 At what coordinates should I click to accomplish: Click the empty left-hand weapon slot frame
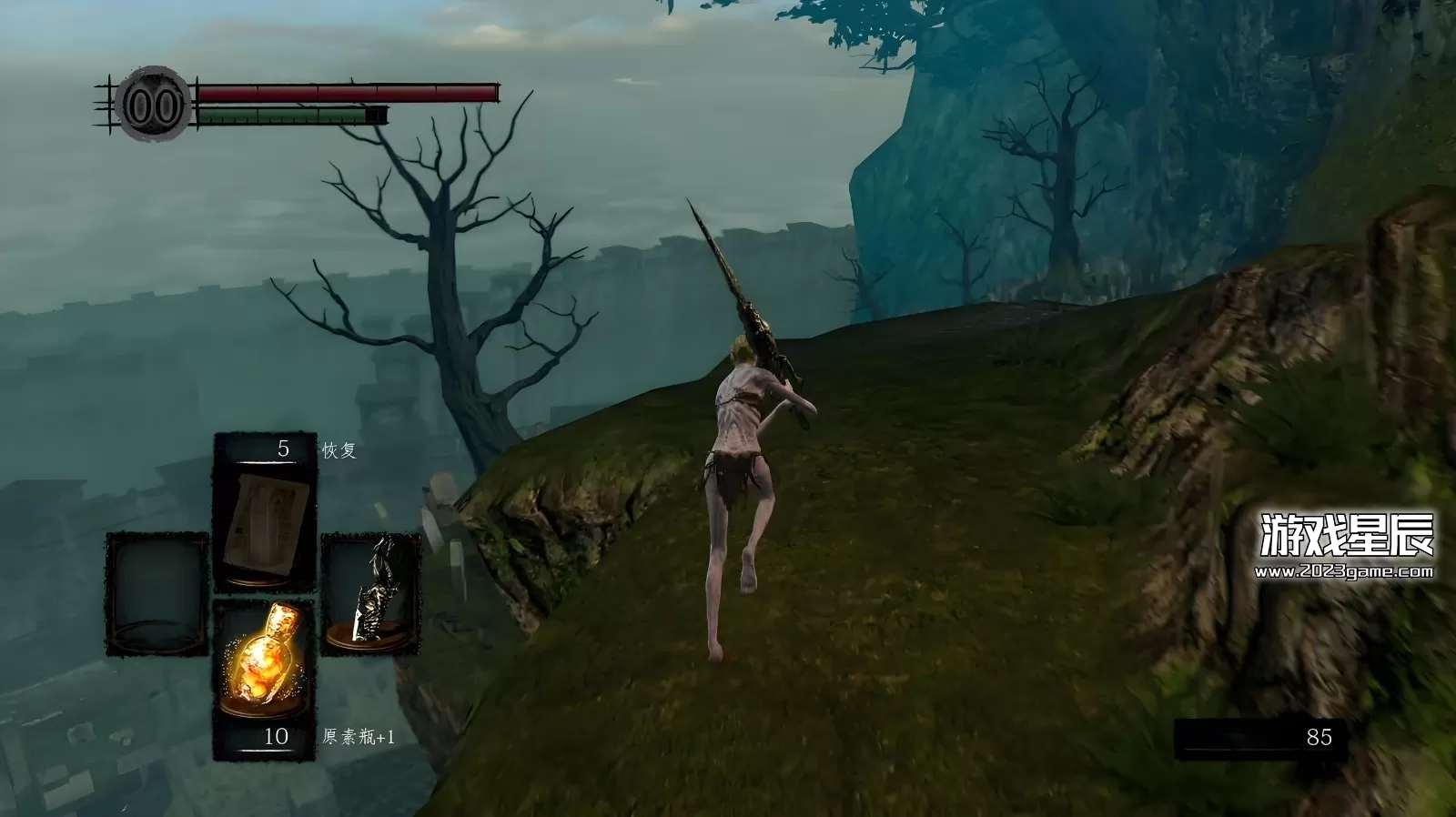157,591
